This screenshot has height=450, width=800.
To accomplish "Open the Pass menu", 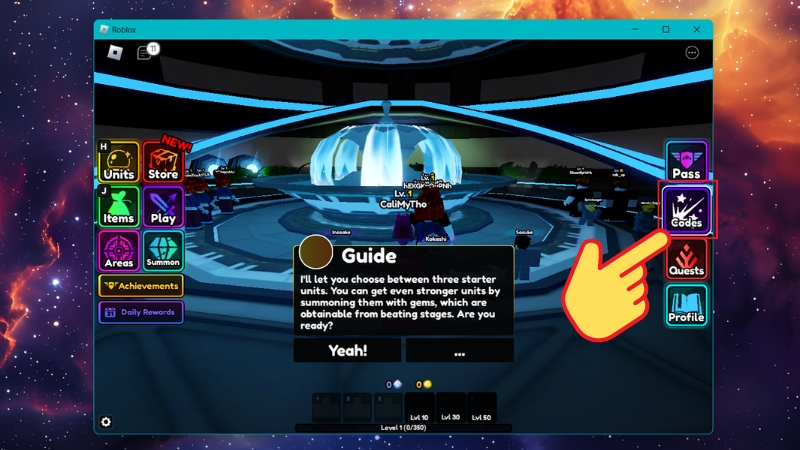I will tap(686, 162).
